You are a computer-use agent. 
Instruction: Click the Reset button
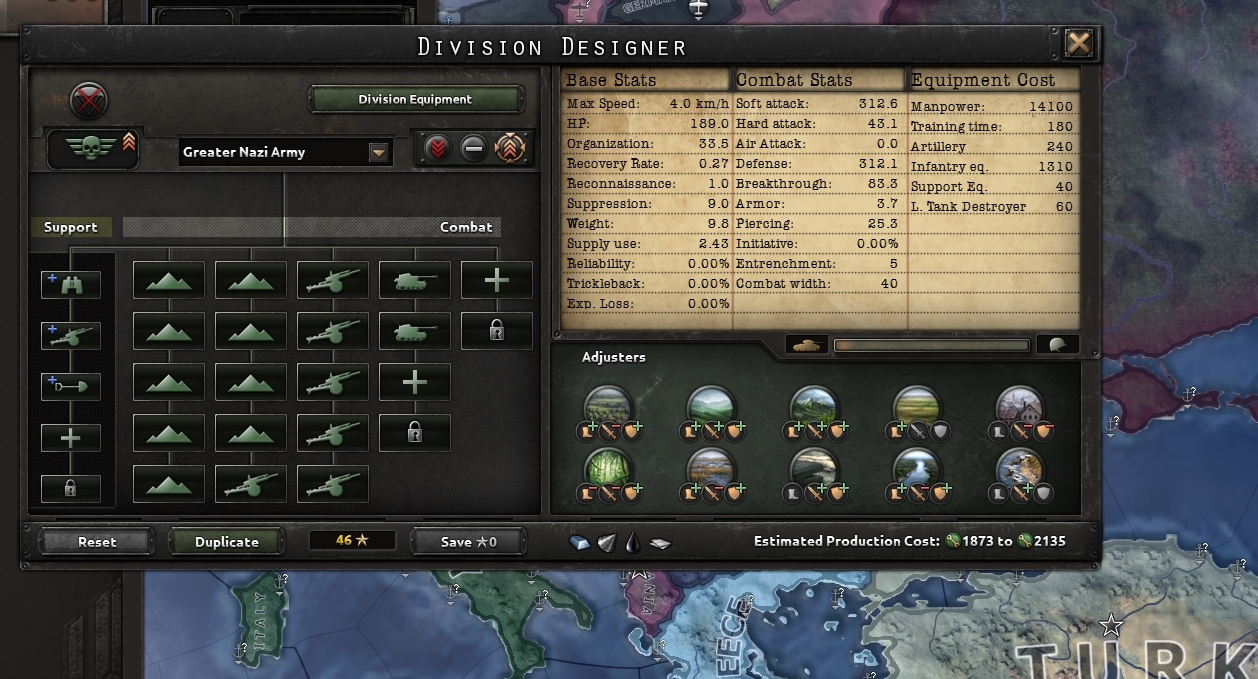[97, 541]
